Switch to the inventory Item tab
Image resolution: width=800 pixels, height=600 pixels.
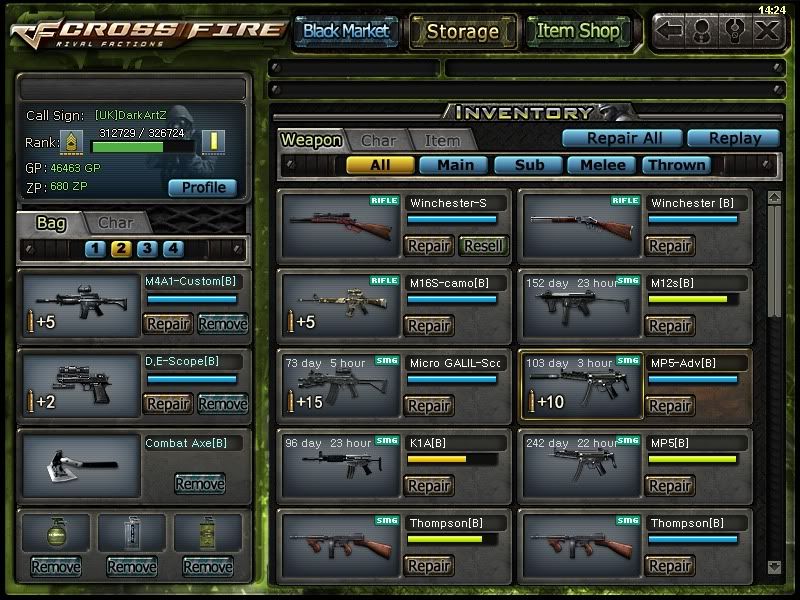point(442,141)
